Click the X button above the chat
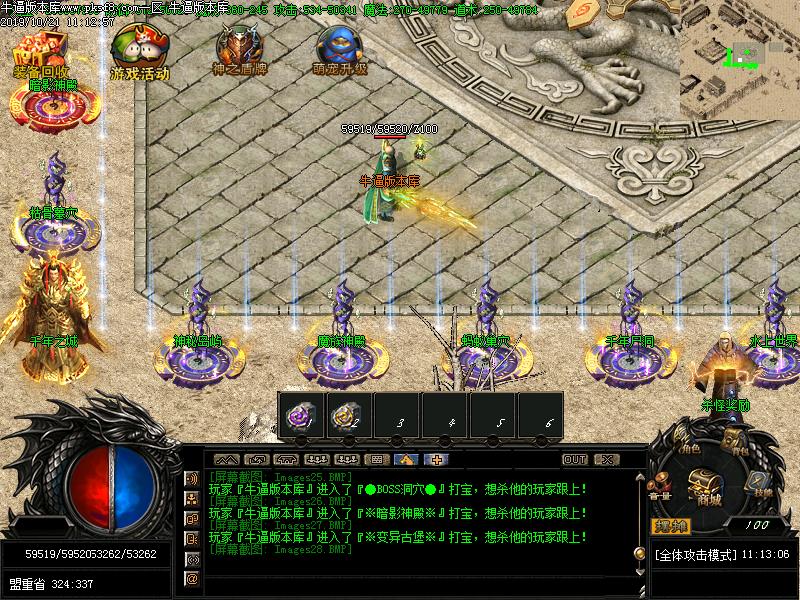Viewport: 800px width, 600px height. (x=604, y=460)
